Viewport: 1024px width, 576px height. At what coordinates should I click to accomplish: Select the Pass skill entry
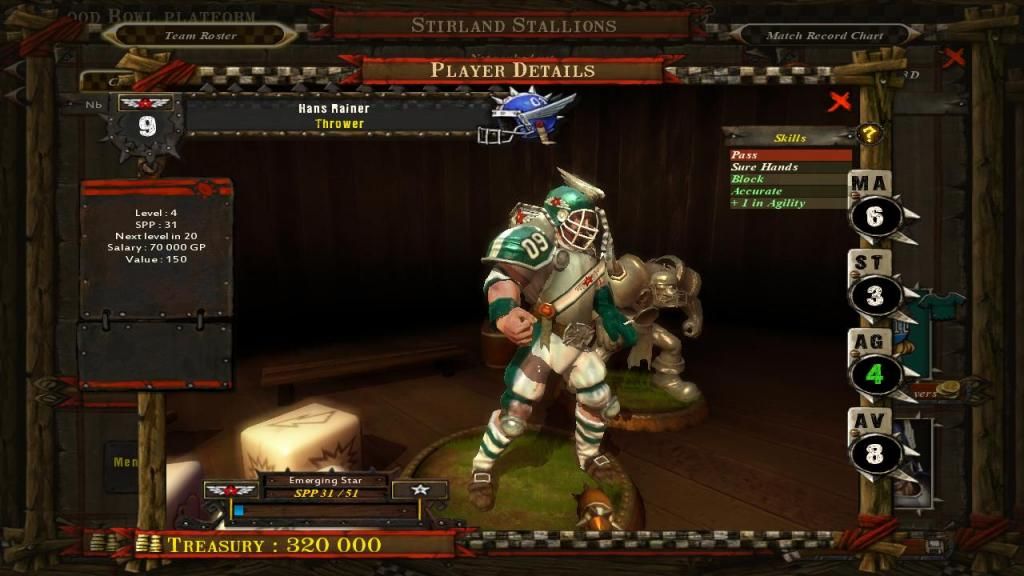pos(790,155)
